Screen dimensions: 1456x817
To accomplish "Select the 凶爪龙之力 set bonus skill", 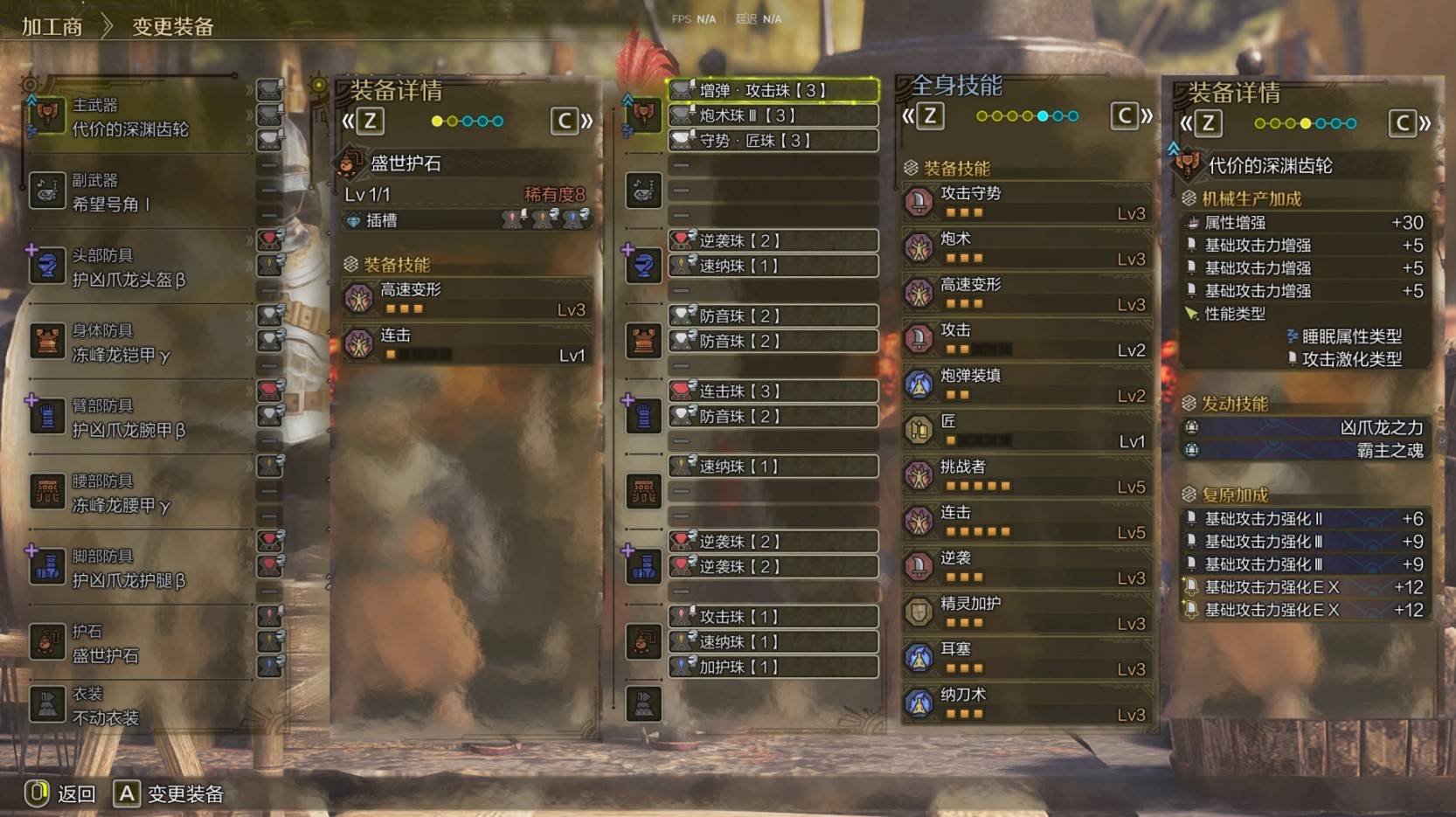I will [x=1307, y=427].
